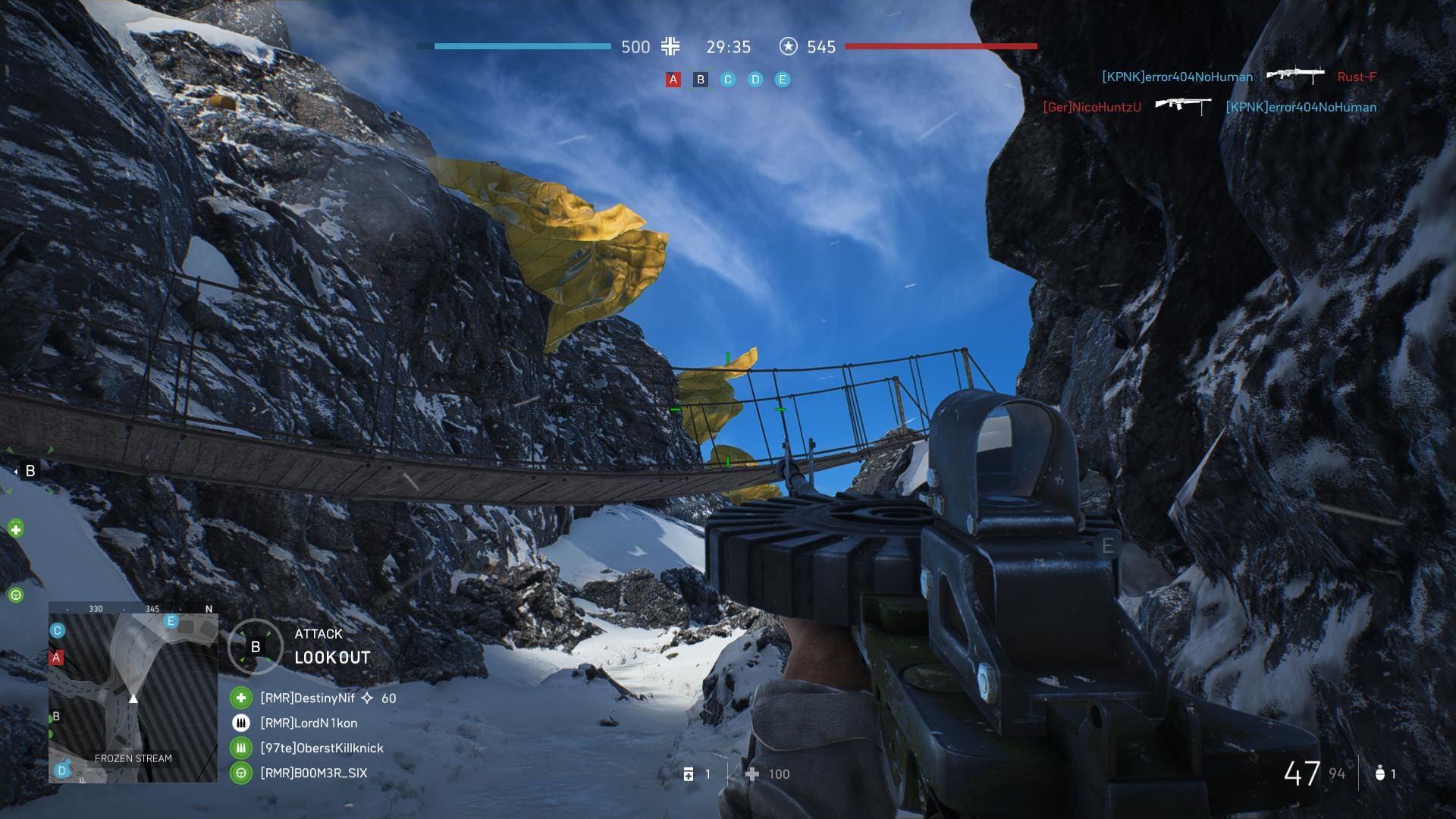Select objective flag D at top

tap(755, 80)
